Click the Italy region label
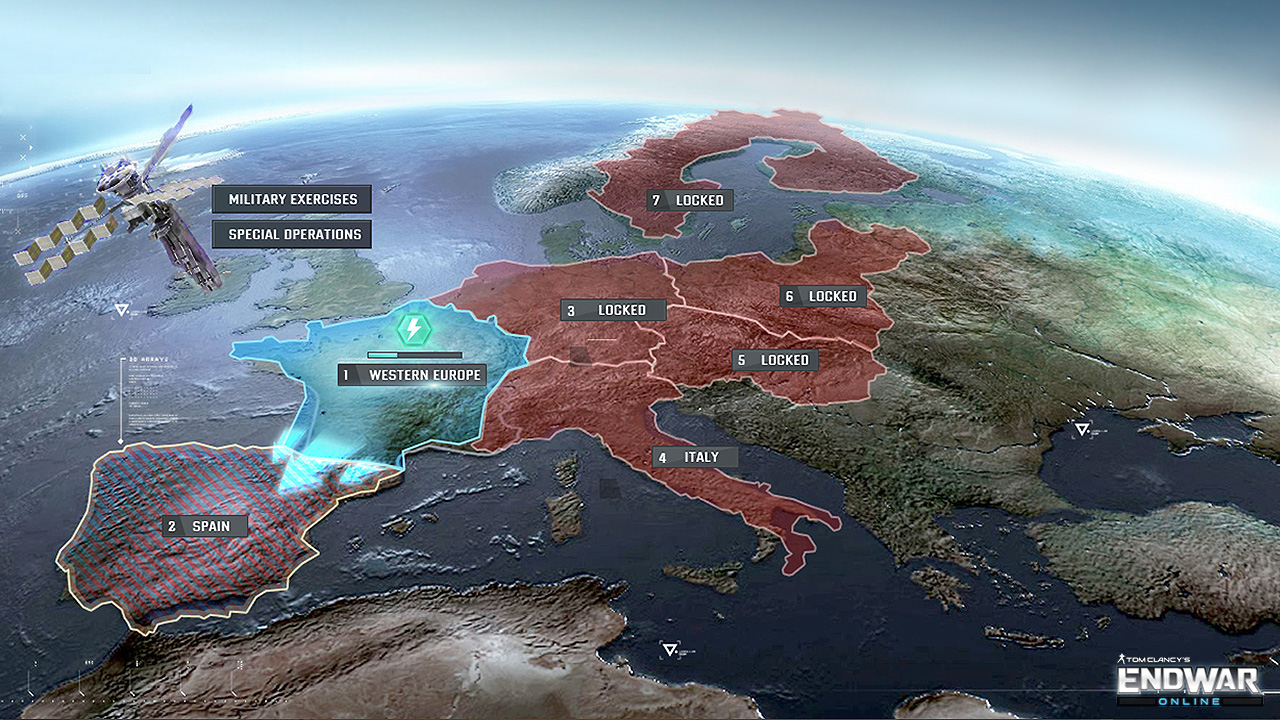The height and width of the screenshot is (720, 1280). click(696, 456)
